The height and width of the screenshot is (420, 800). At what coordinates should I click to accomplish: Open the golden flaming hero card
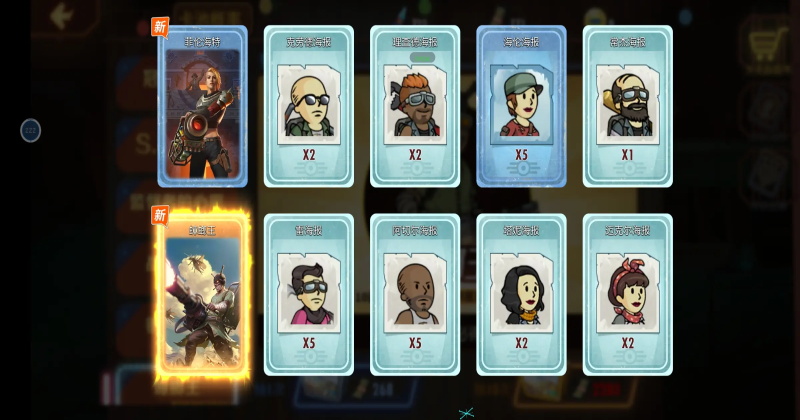202,295
